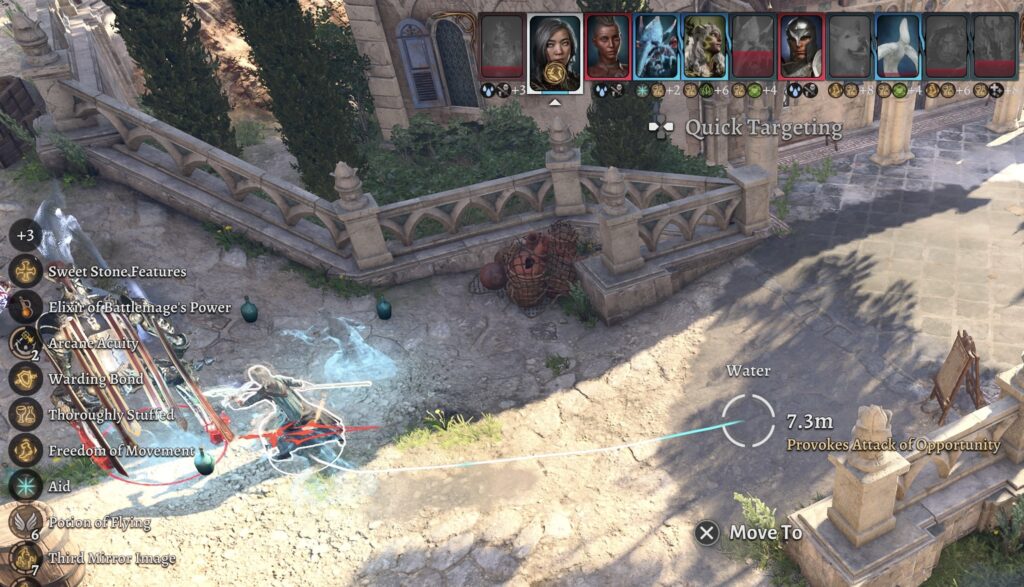This screenshot has height=587, width=1024.
Task: Open the Potion of Flying status icon
Action: click(25, 522)
